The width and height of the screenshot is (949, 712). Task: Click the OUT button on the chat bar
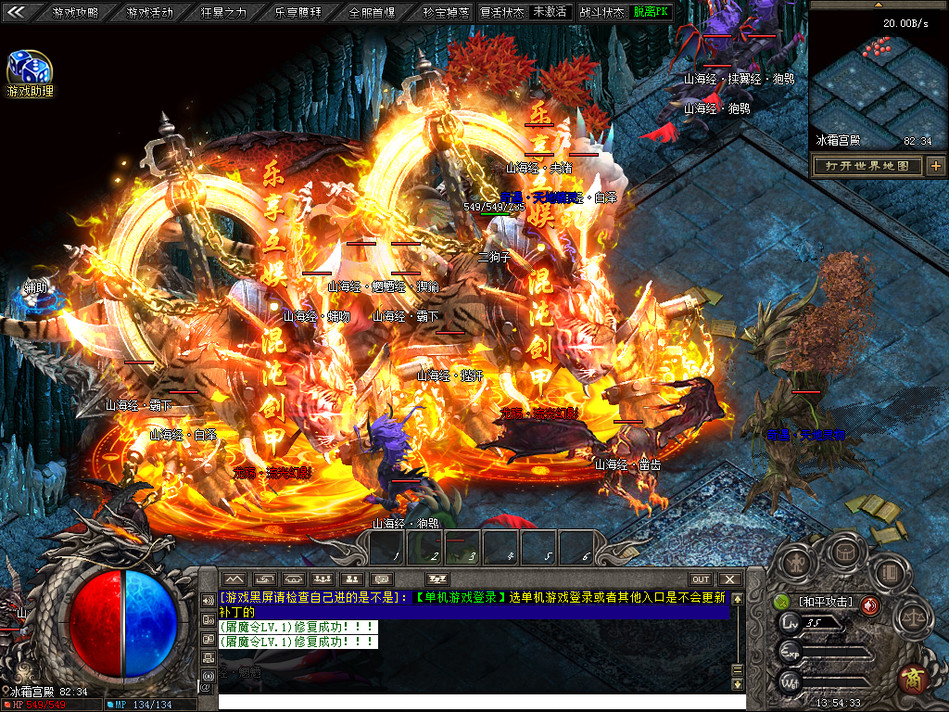pyautogui.click(x=700, y=579)
